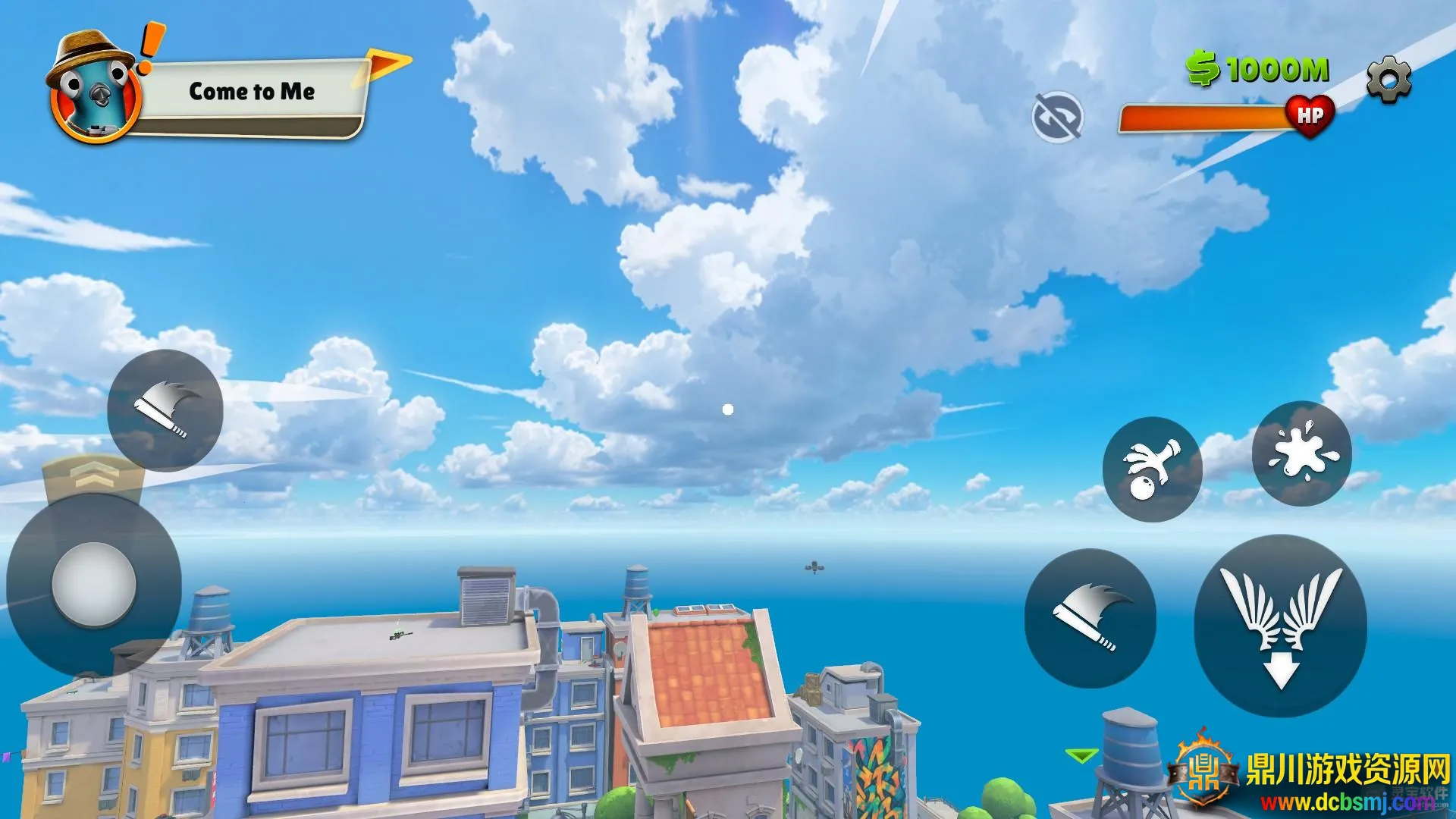Activate the bowling ball throw ability
1456x819 pixels.
click(1152, 469)
